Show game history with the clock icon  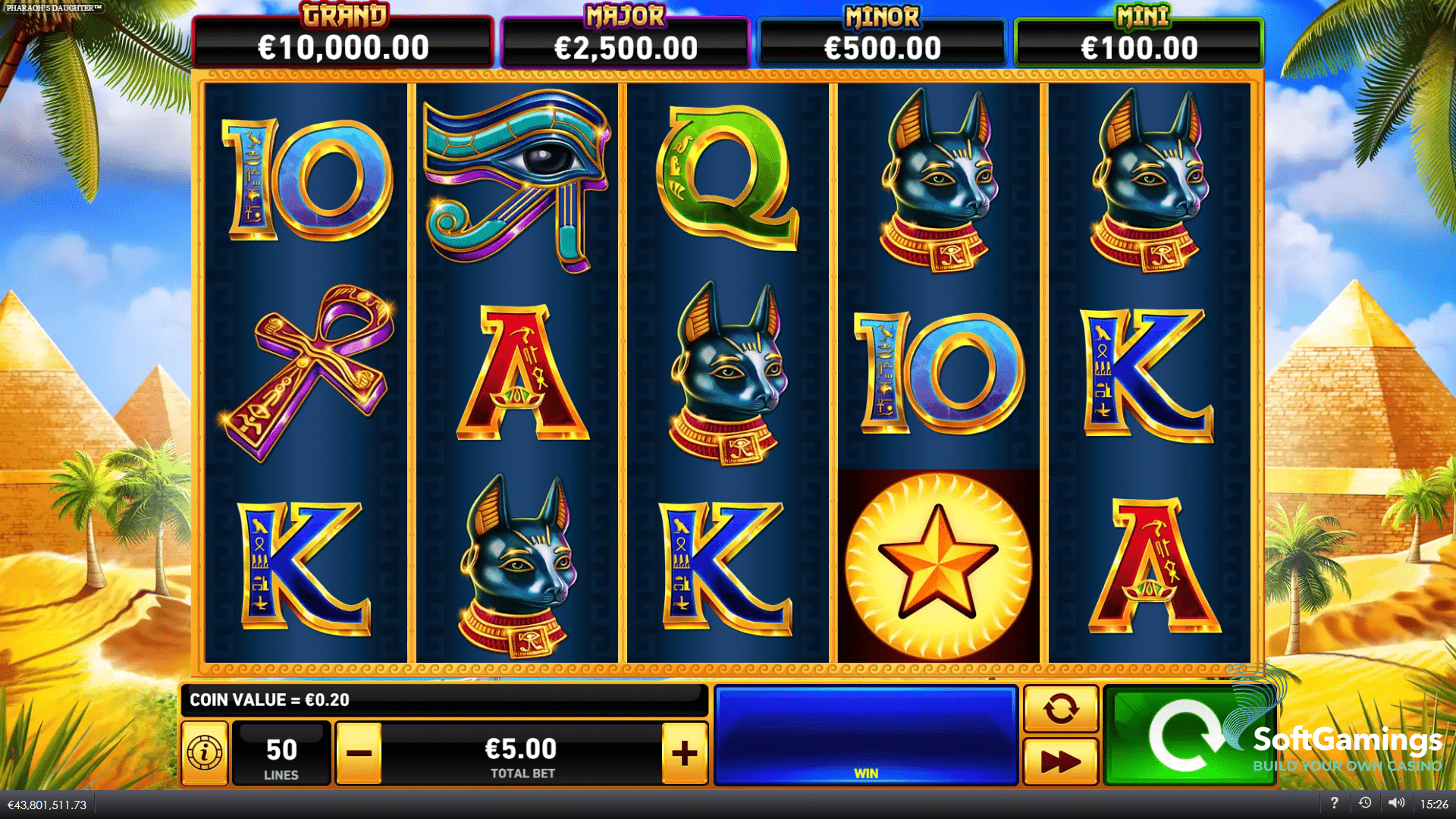click(x=1365, y=803)
